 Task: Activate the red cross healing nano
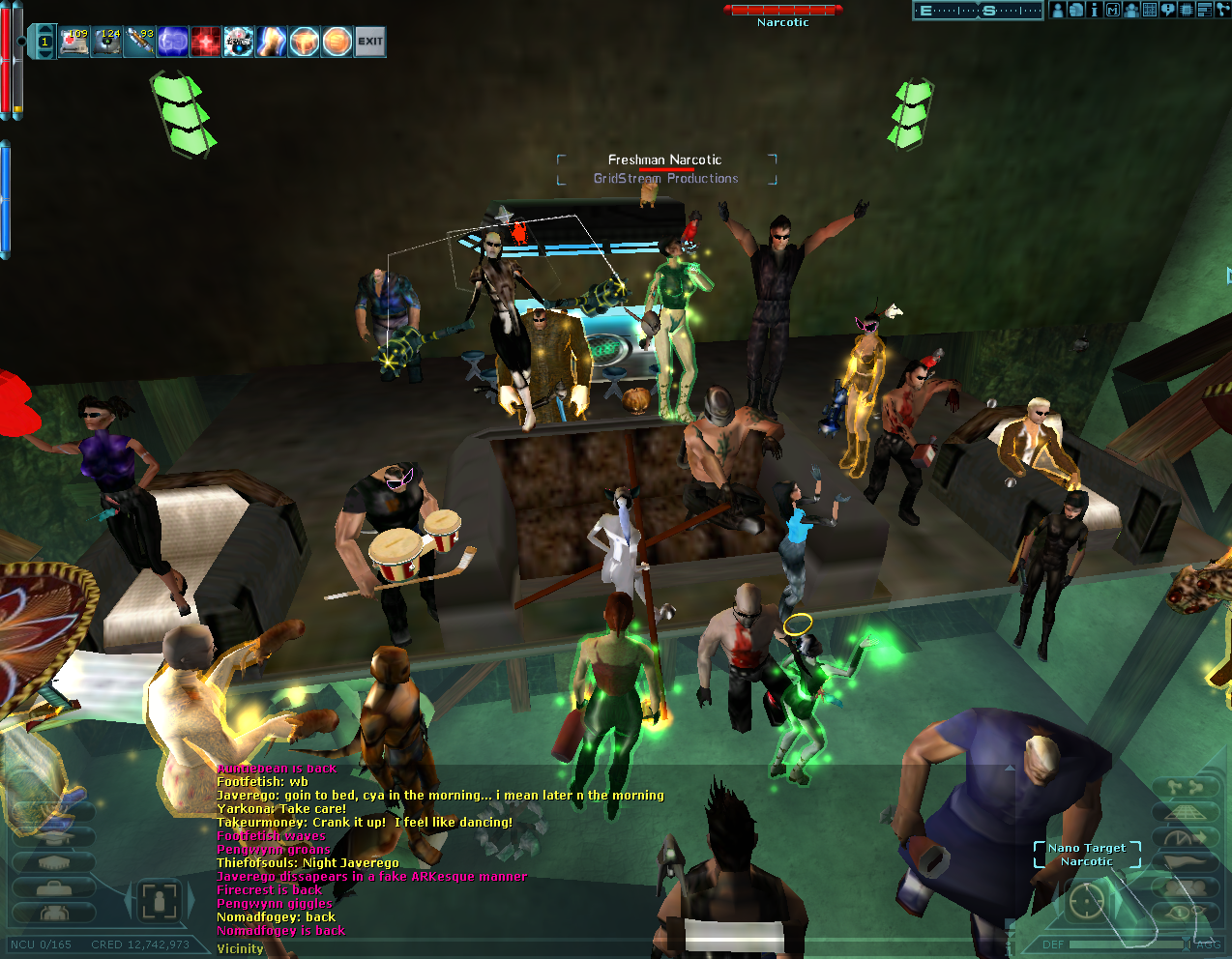[206, 42]
